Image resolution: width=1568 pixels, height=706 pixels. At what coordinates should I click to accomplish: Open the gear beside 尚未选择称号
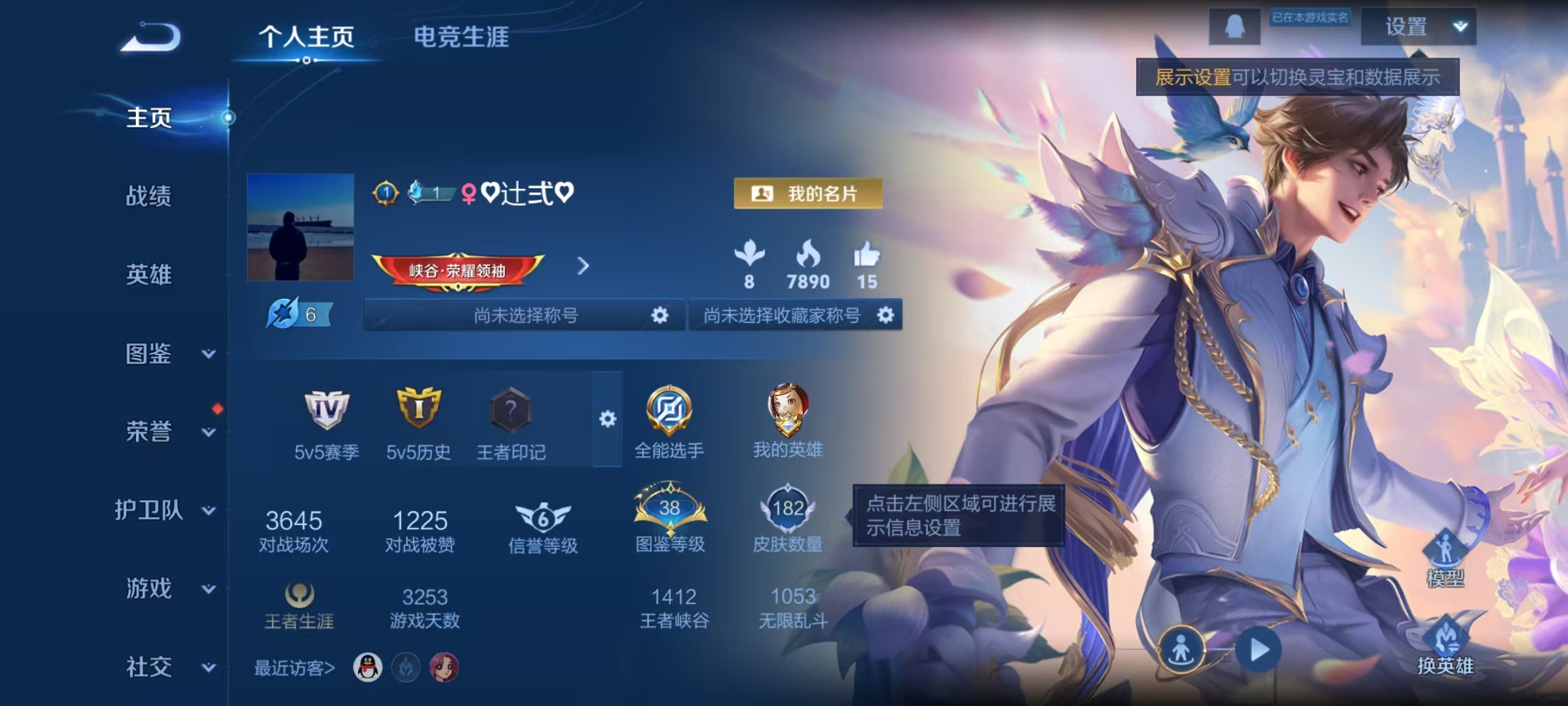(x=659, y=315)
